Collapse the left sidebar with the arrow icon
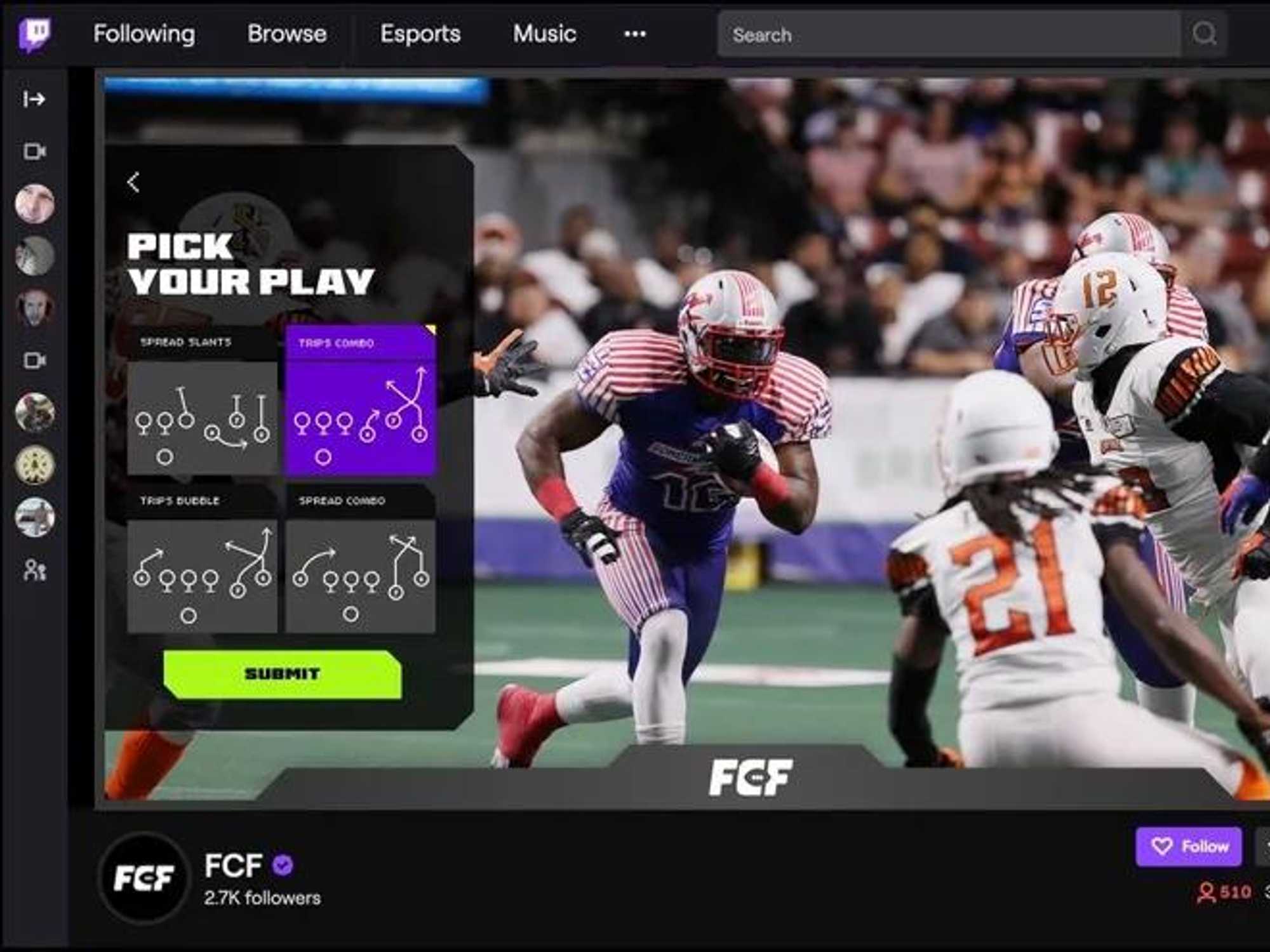 pyautogui.click(x=35, y=98)
